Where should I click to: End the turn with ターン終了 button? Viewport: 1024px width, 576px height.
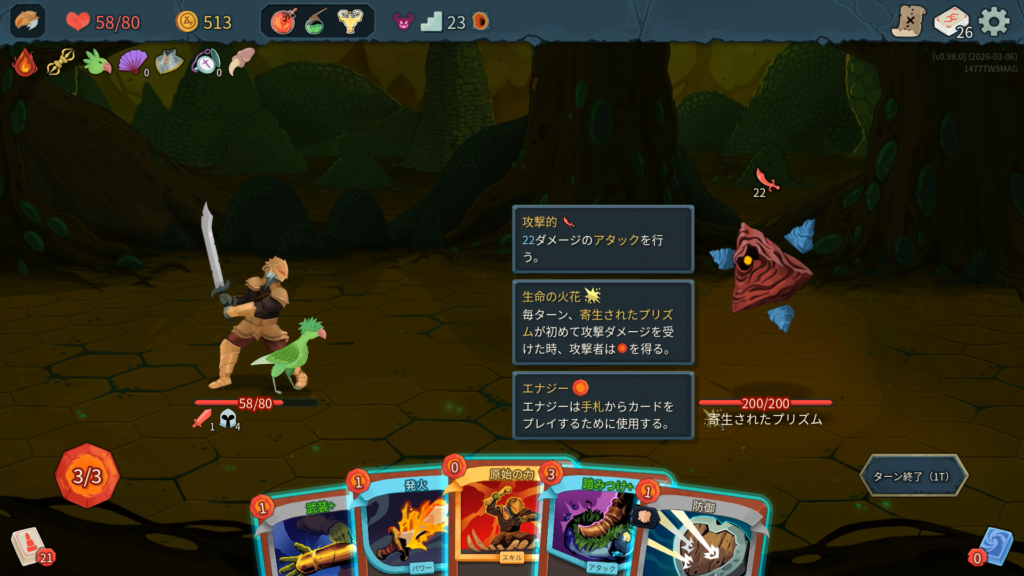913,475
